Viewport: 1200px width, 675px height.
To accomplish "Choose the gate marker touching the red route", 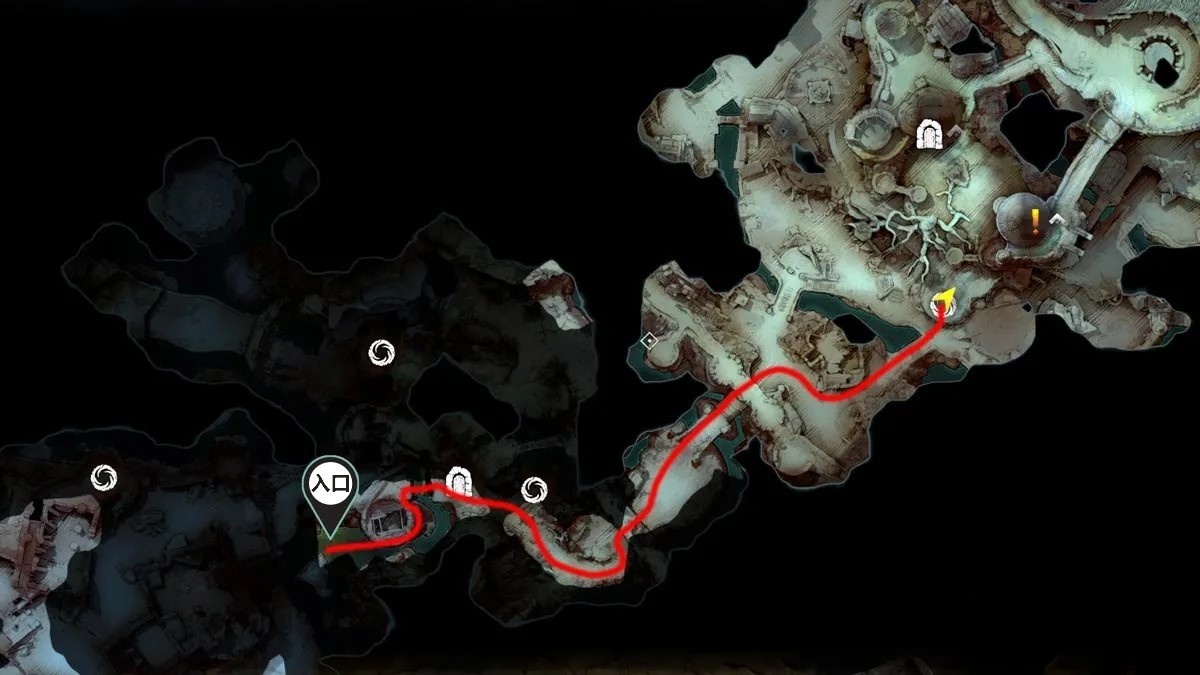I will click(x=459, y=482).
